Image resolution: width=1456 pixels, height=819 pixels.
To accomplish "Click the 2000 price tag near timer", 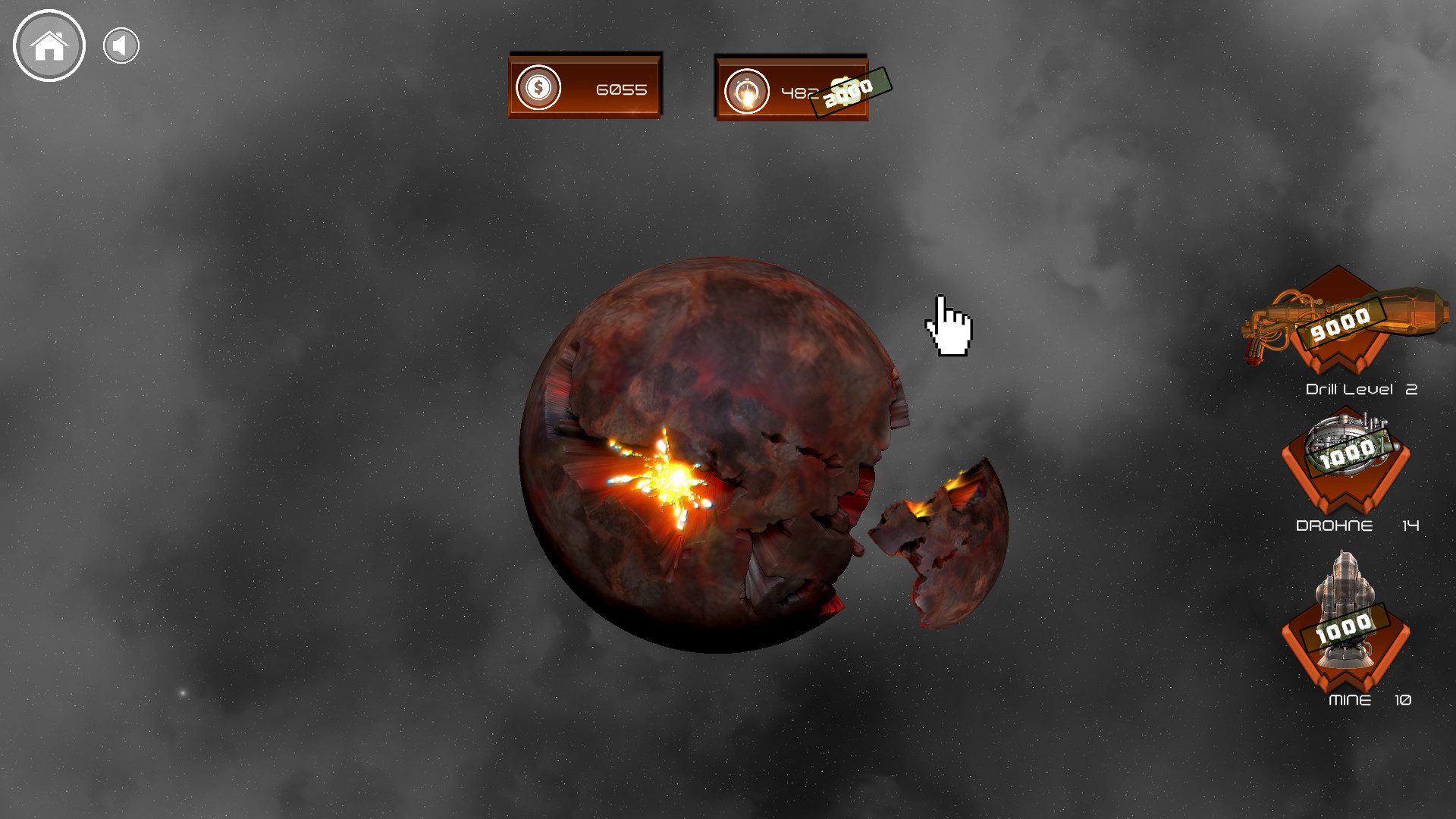I will coord(851,93).
